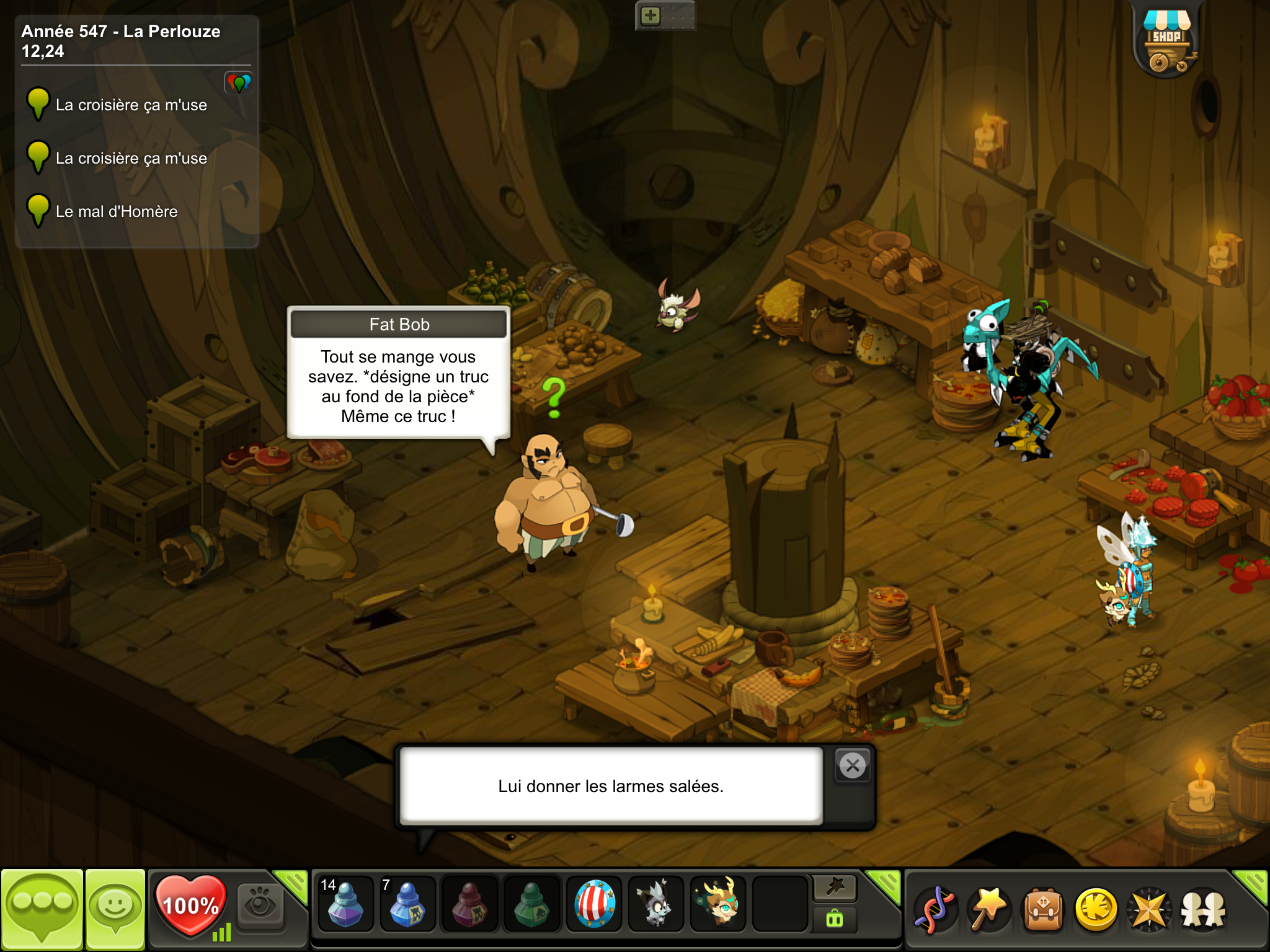Select the antlered deer pet slot
1270x952 pixels.
pyautogui.click(x=718, y=904)
